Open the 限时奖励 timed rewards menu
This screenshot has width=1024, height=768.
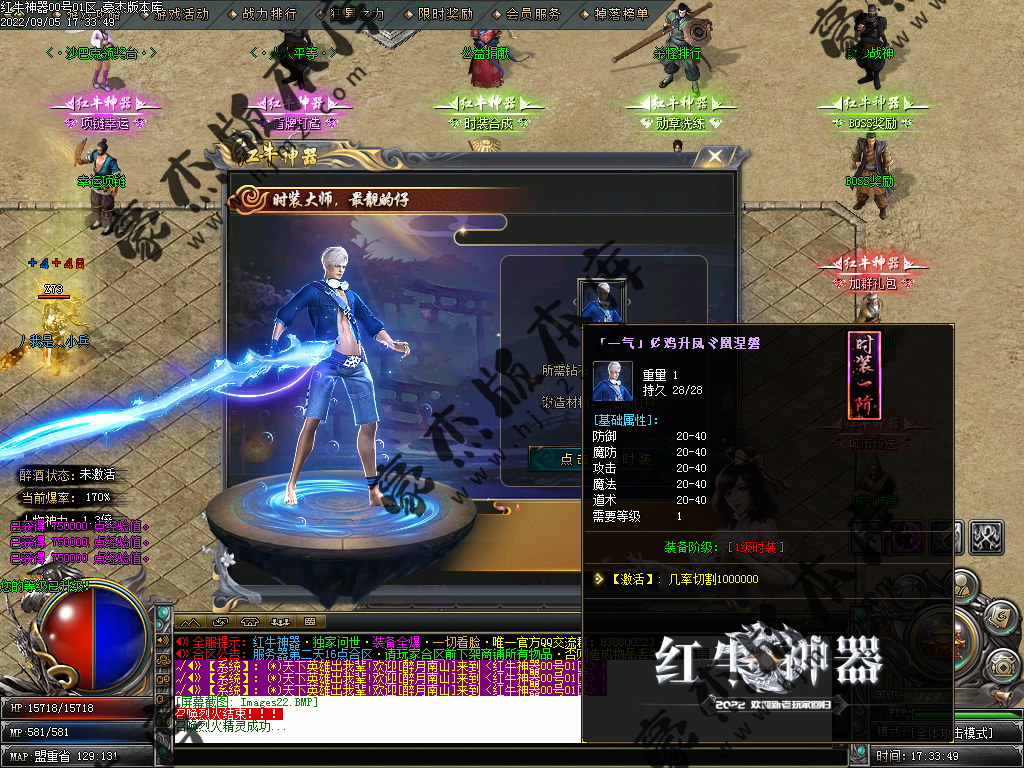pos(446,14)
